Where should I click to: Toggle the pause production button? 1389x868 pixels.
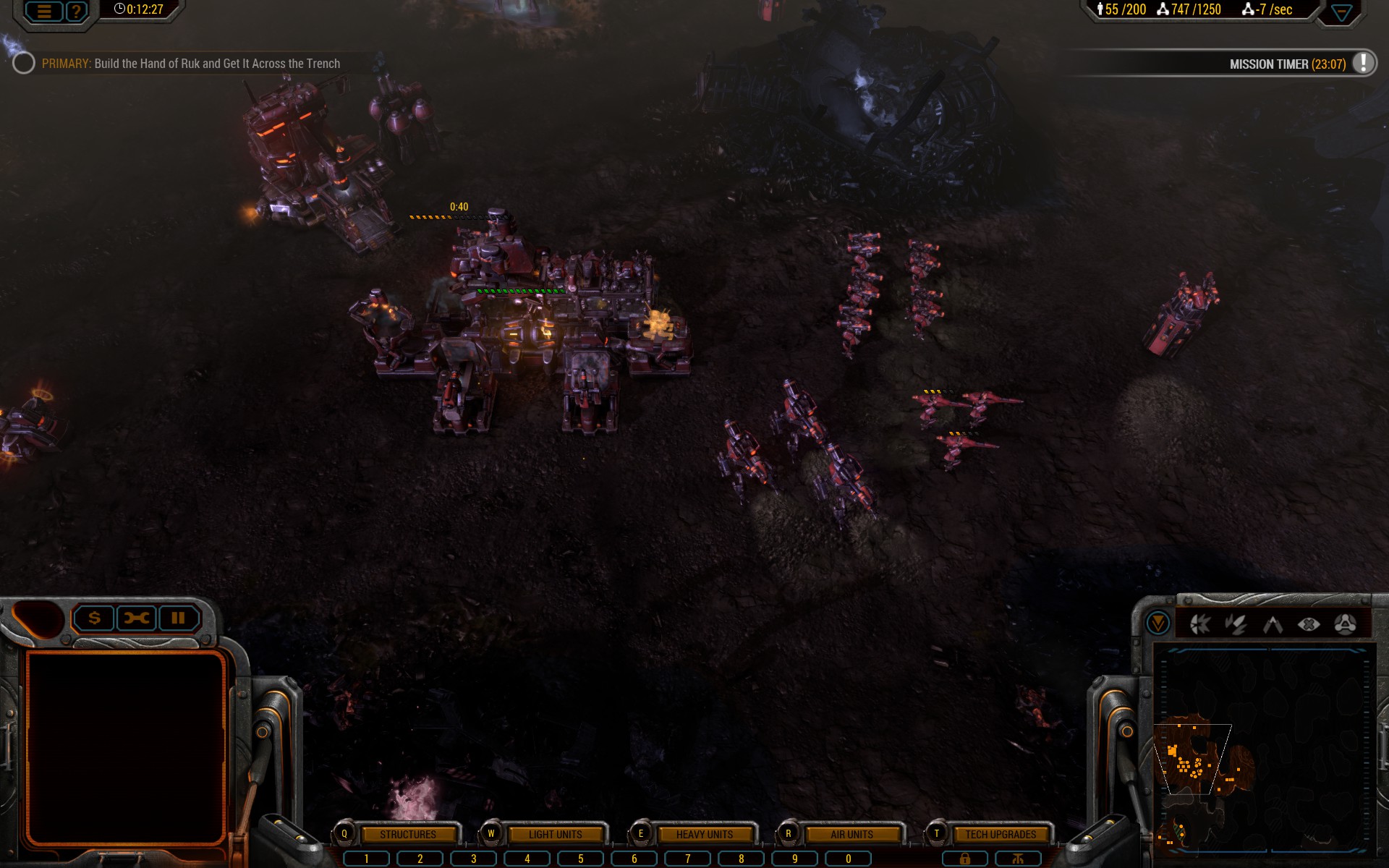(x=178, y=618)
